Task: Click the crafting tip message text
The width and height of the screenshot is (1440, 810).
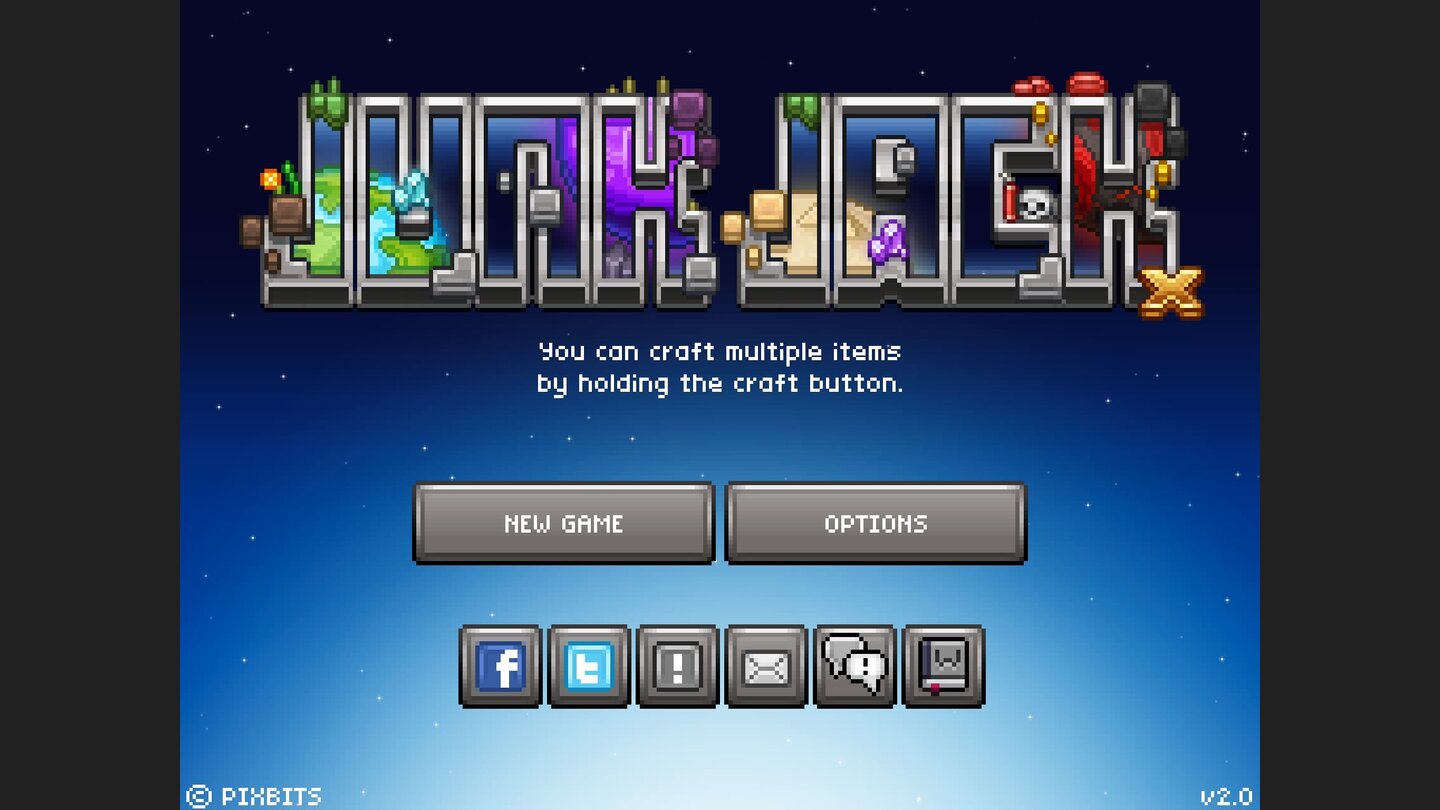Action: pos(719,368)
